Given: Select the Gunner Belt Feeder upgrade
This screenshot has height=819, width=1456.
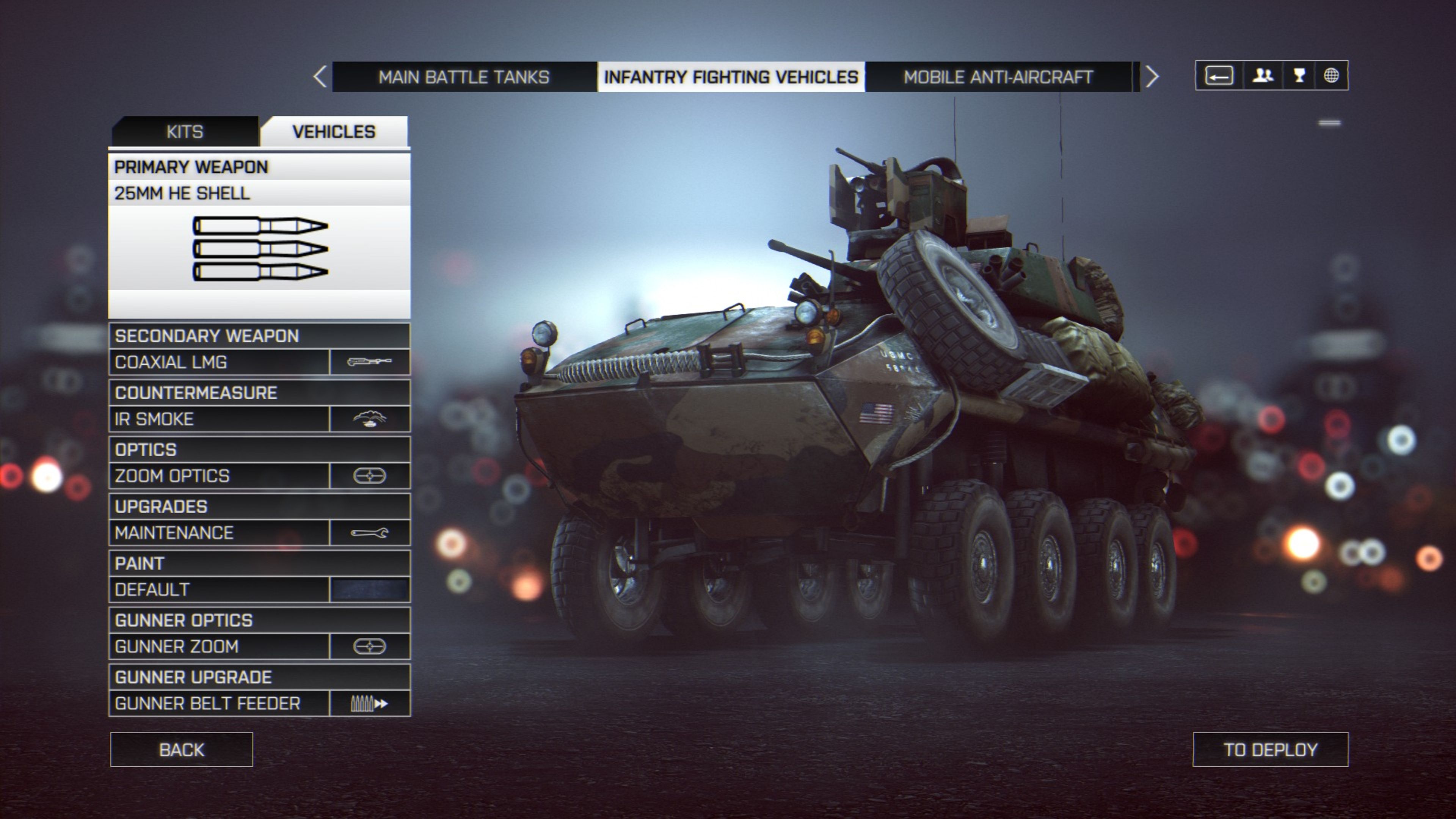Looking at the screenshot, I should pyautogui.click(x=259, y=703).
